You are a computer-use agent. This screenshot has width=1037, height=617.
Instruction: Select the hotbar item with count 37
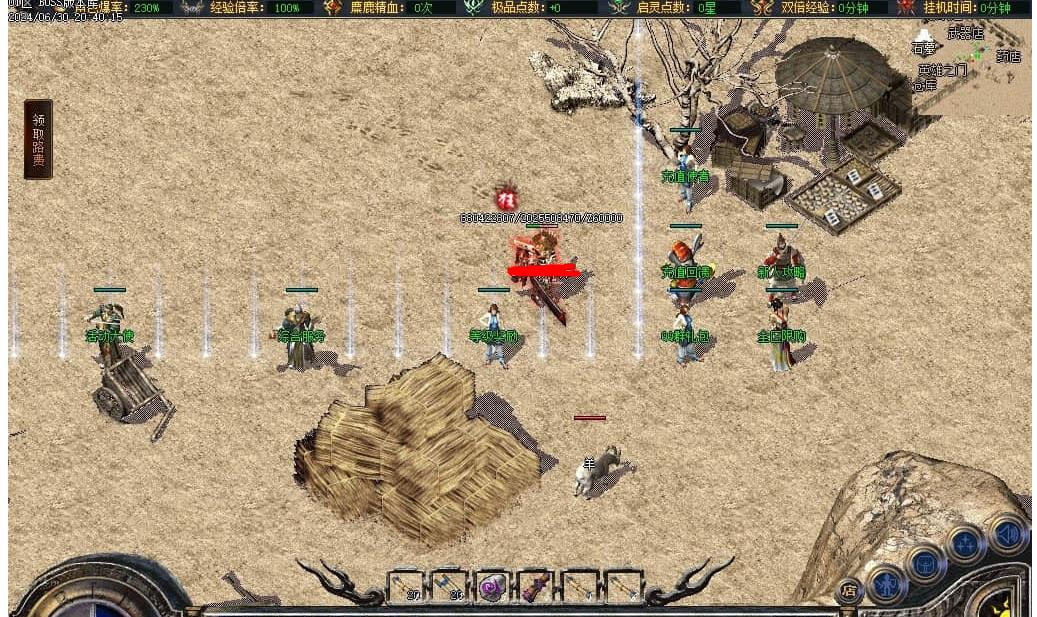click(405, 586)
